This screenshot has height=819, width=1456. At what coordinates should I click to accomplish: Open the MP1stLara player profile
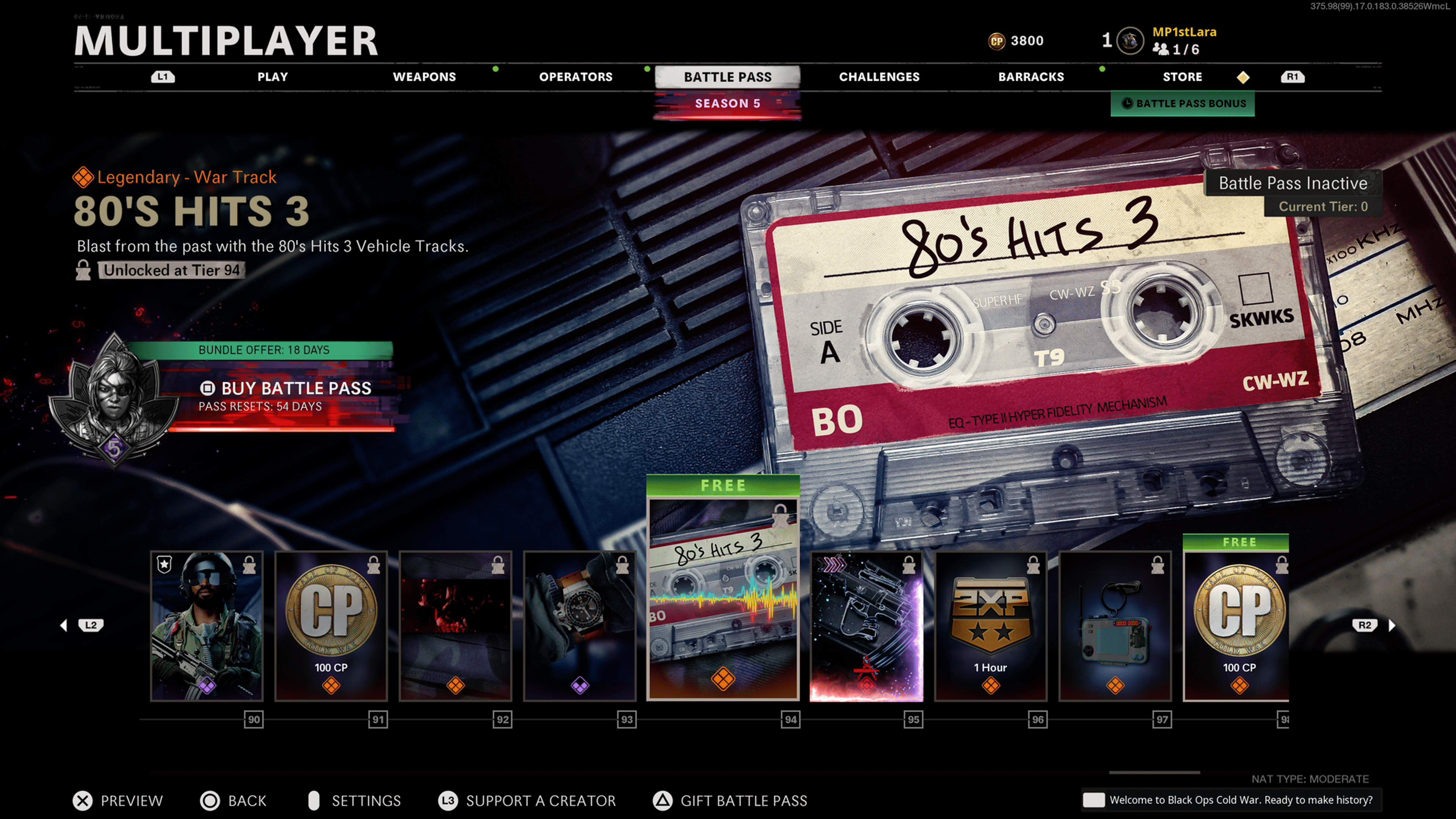tap(1183, 32)
